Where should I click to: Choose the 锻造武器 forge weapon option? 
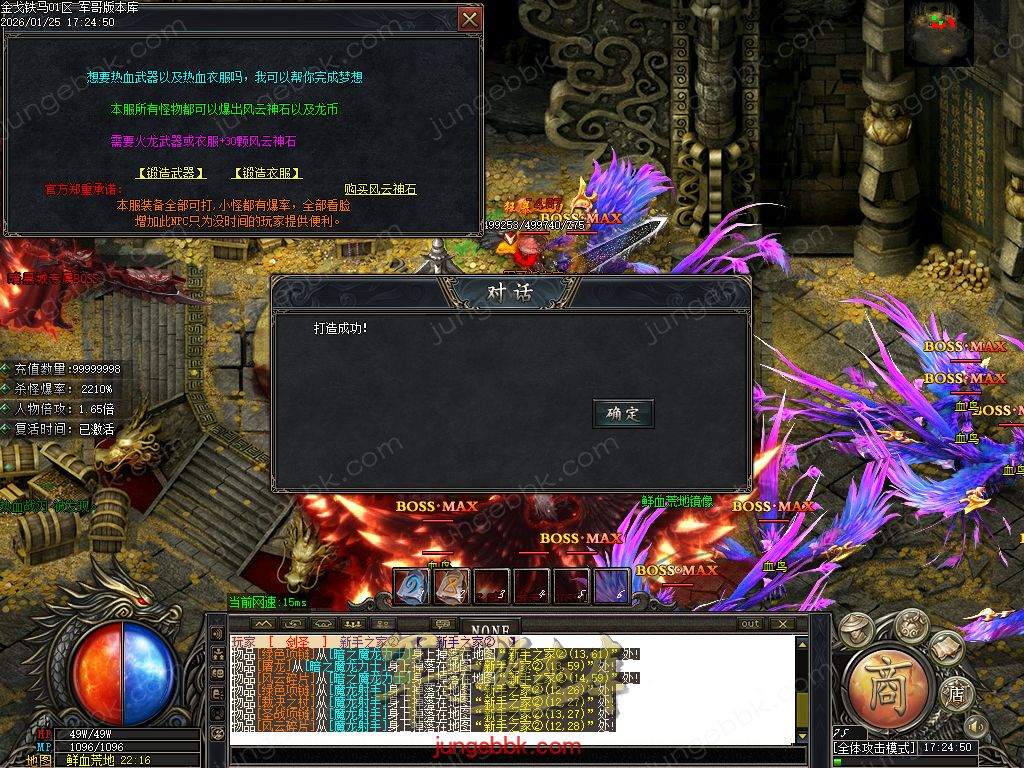click(x=171, y=173)
